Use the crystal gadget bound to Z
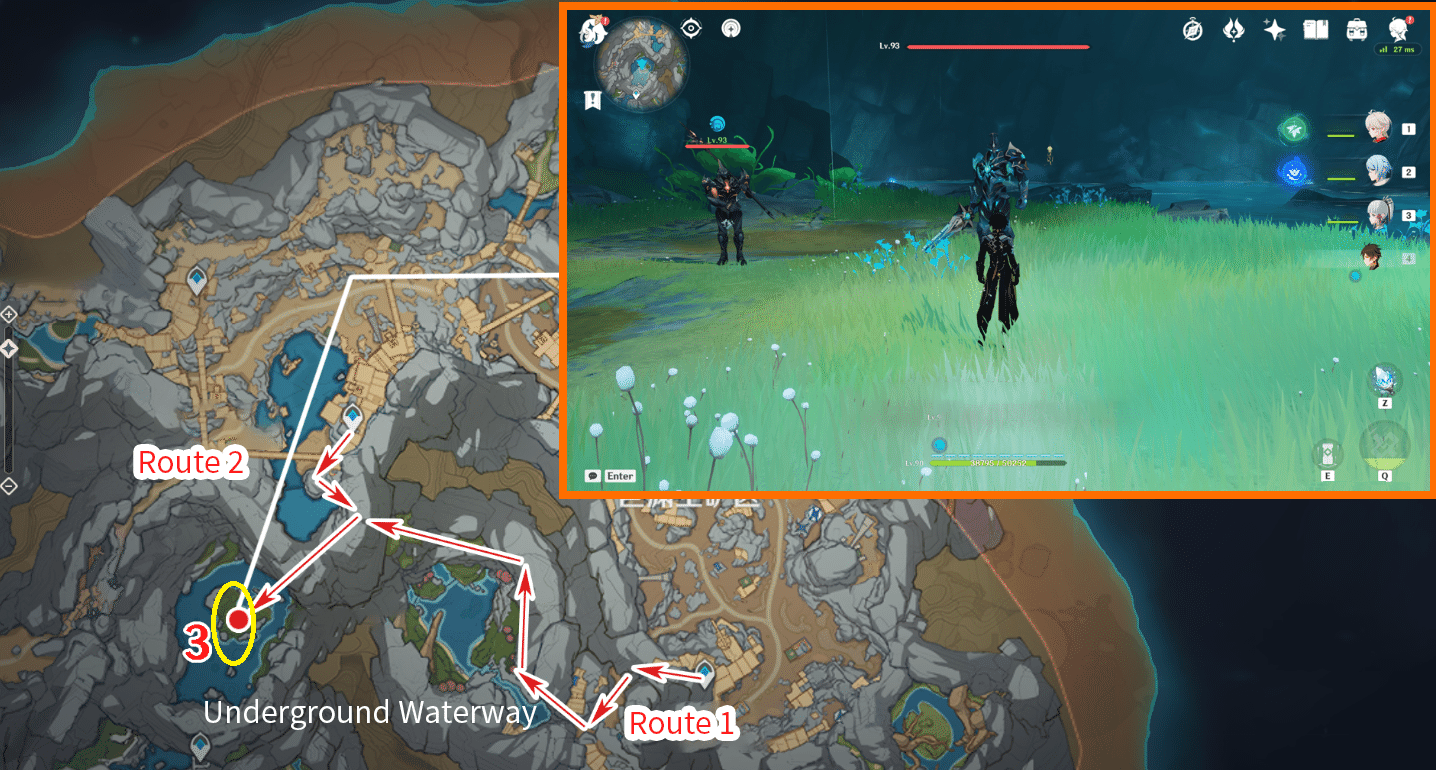 point(1385,381)
